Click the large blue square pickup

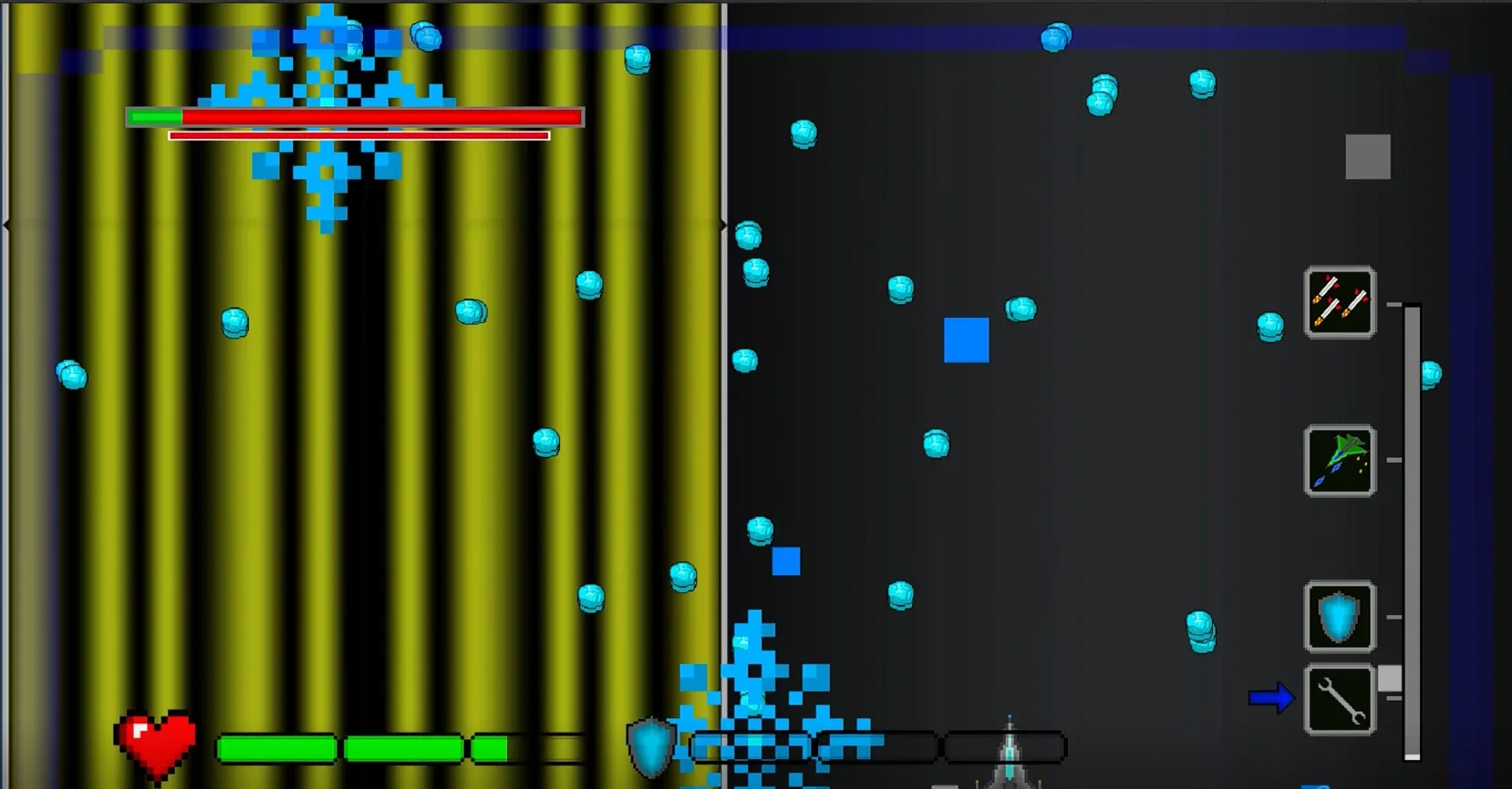point(967,338)
